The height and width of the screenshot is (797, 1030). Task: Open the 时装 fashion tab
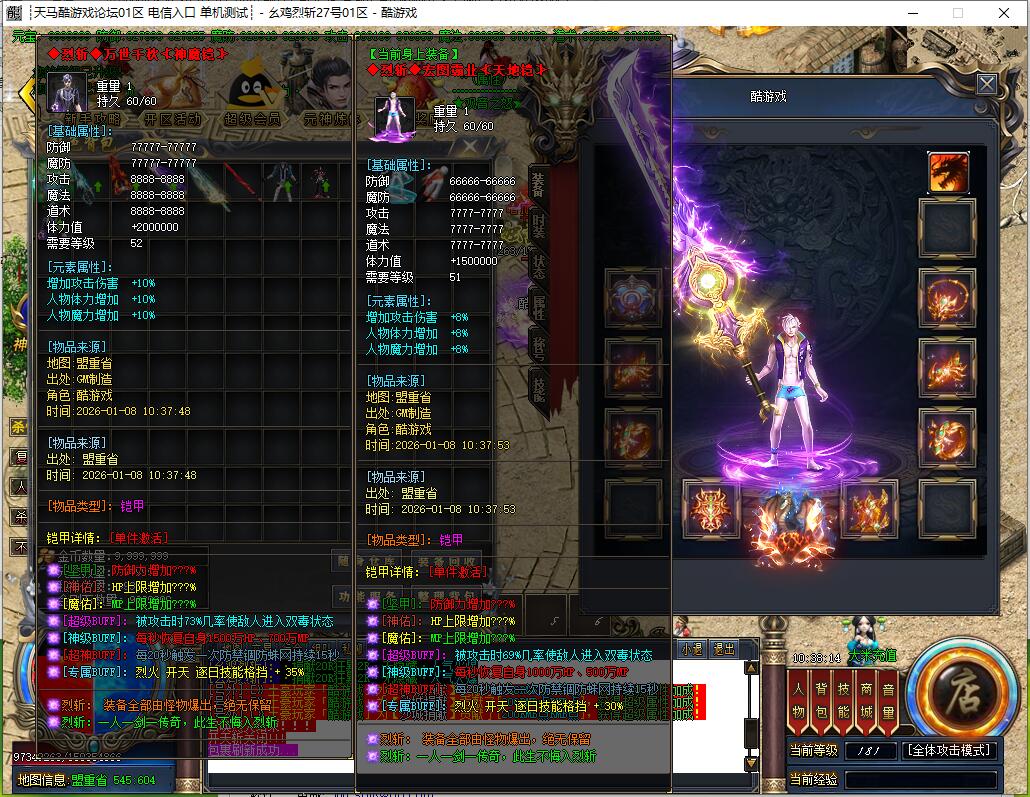(x=538, y=223)
